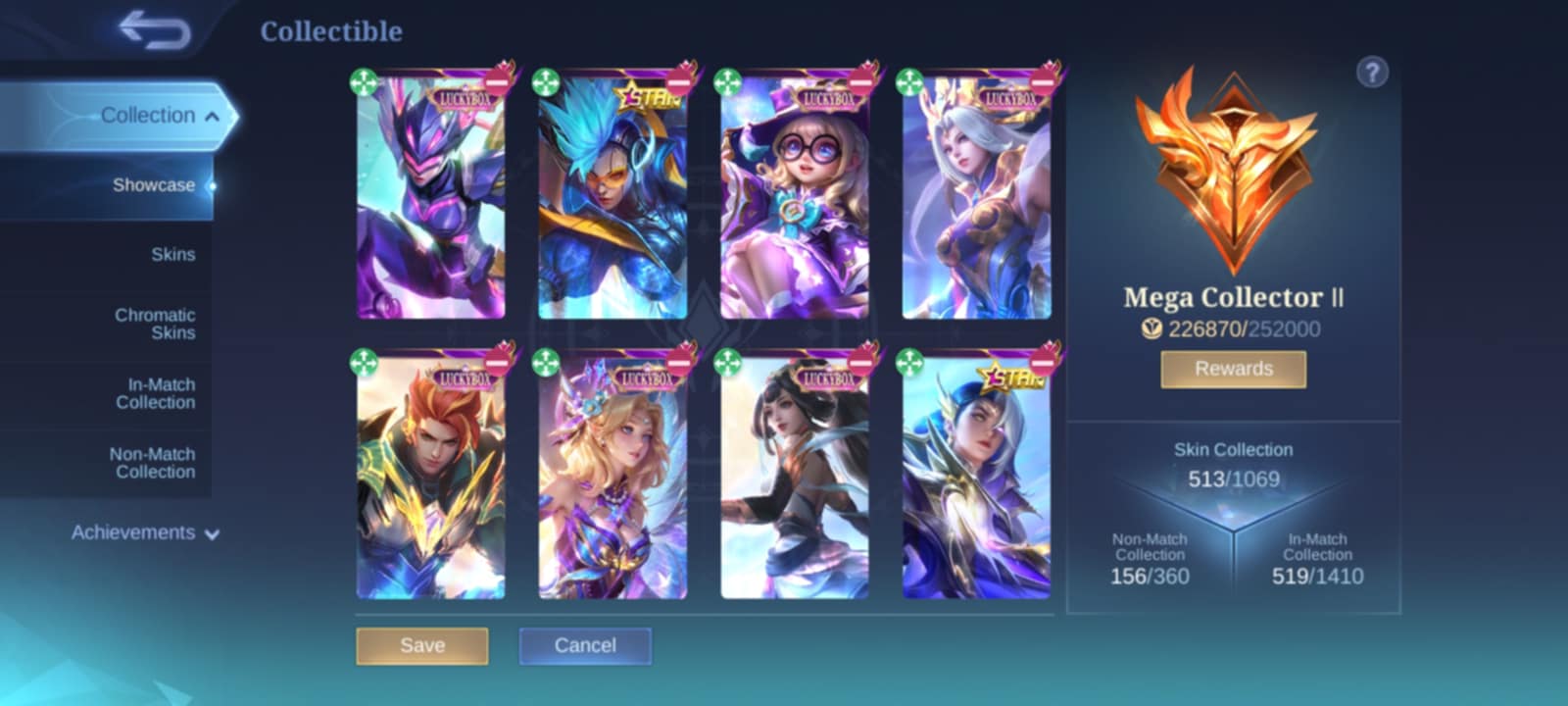Click move handle on blue-haired STAR skin, bottom row

(x=909, y=363)
